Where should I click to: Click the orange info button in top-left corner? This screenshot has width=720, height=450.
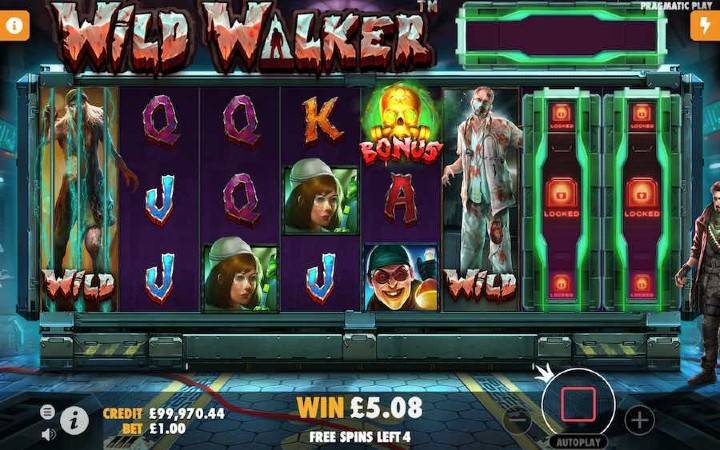pos(14,26)
